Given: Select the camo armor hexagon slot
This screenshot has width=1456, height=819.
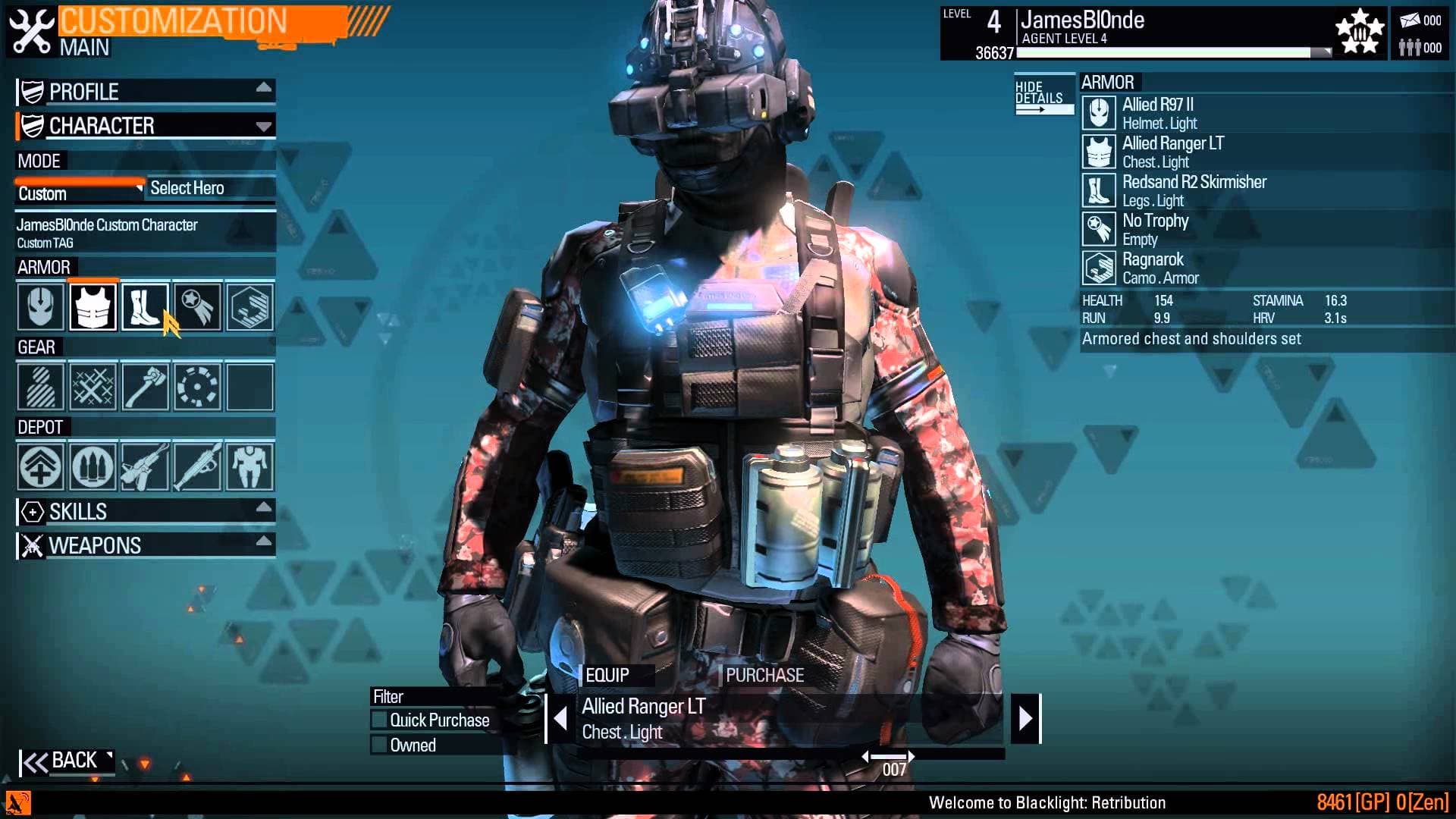Looking at the screenshot, I should (249, 306).
